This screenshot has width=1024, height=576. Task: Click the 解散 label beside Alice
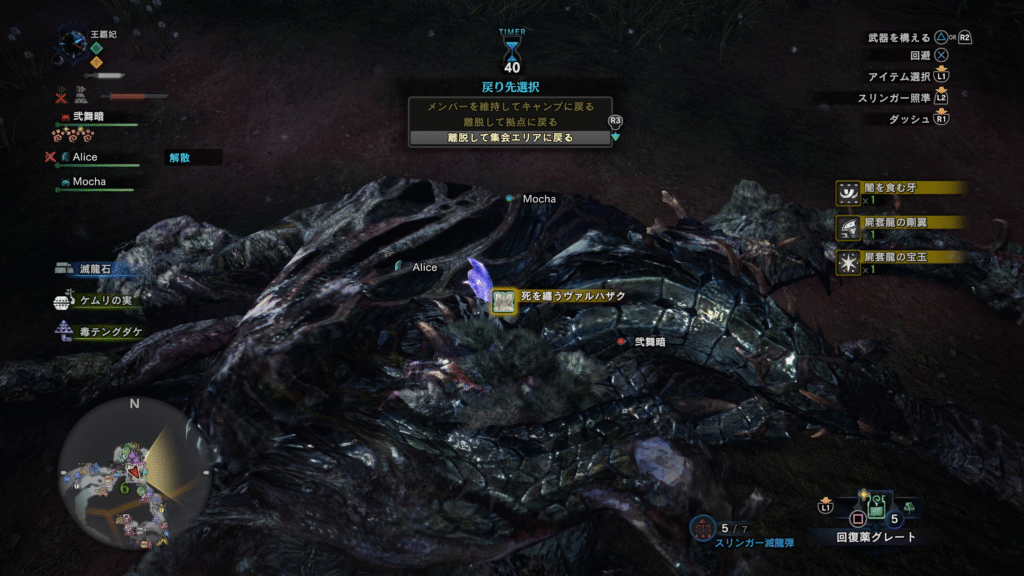(x=180, y=158)
